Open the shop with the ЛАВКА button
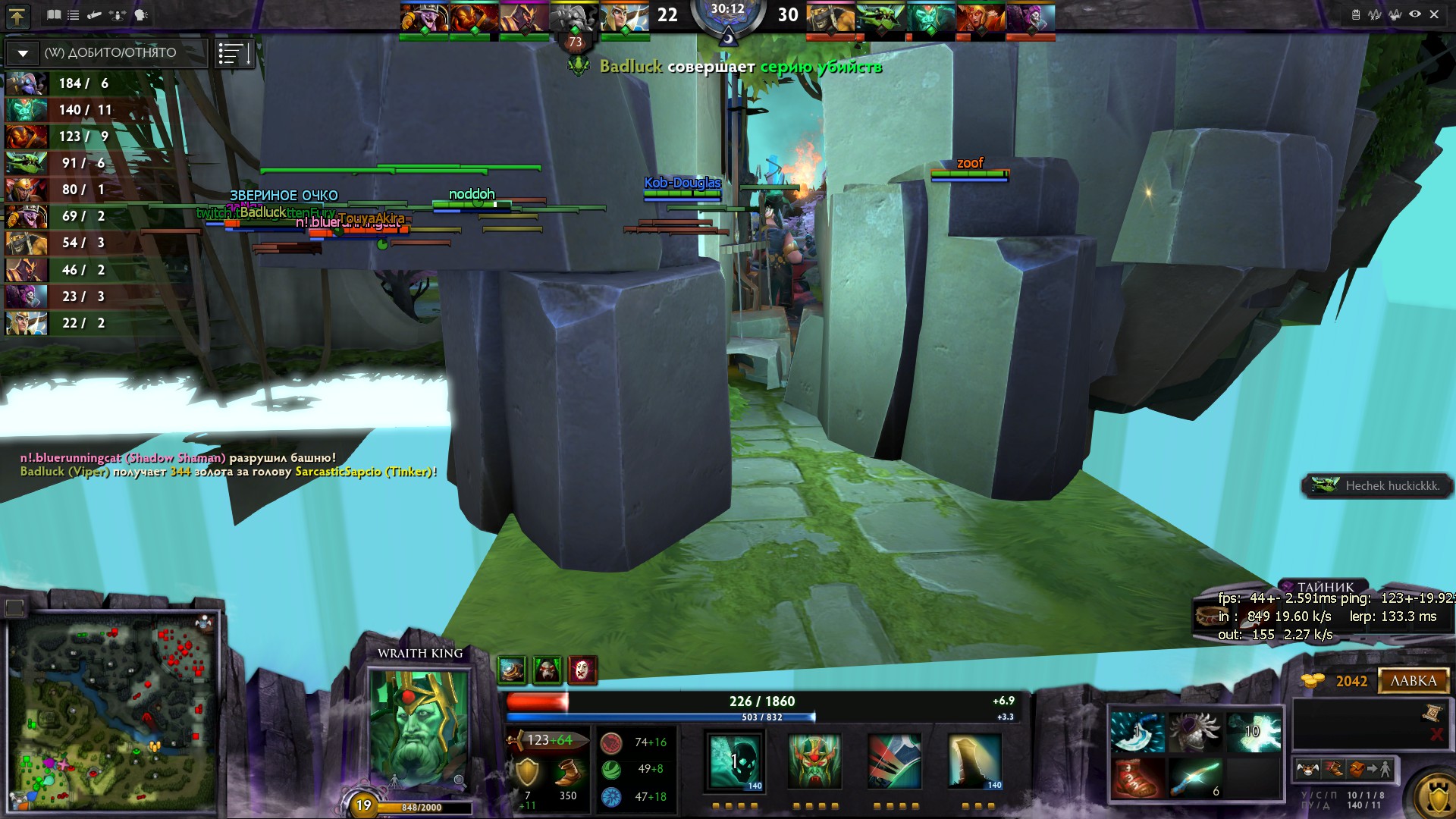1456x819 pixels. 1413,681
